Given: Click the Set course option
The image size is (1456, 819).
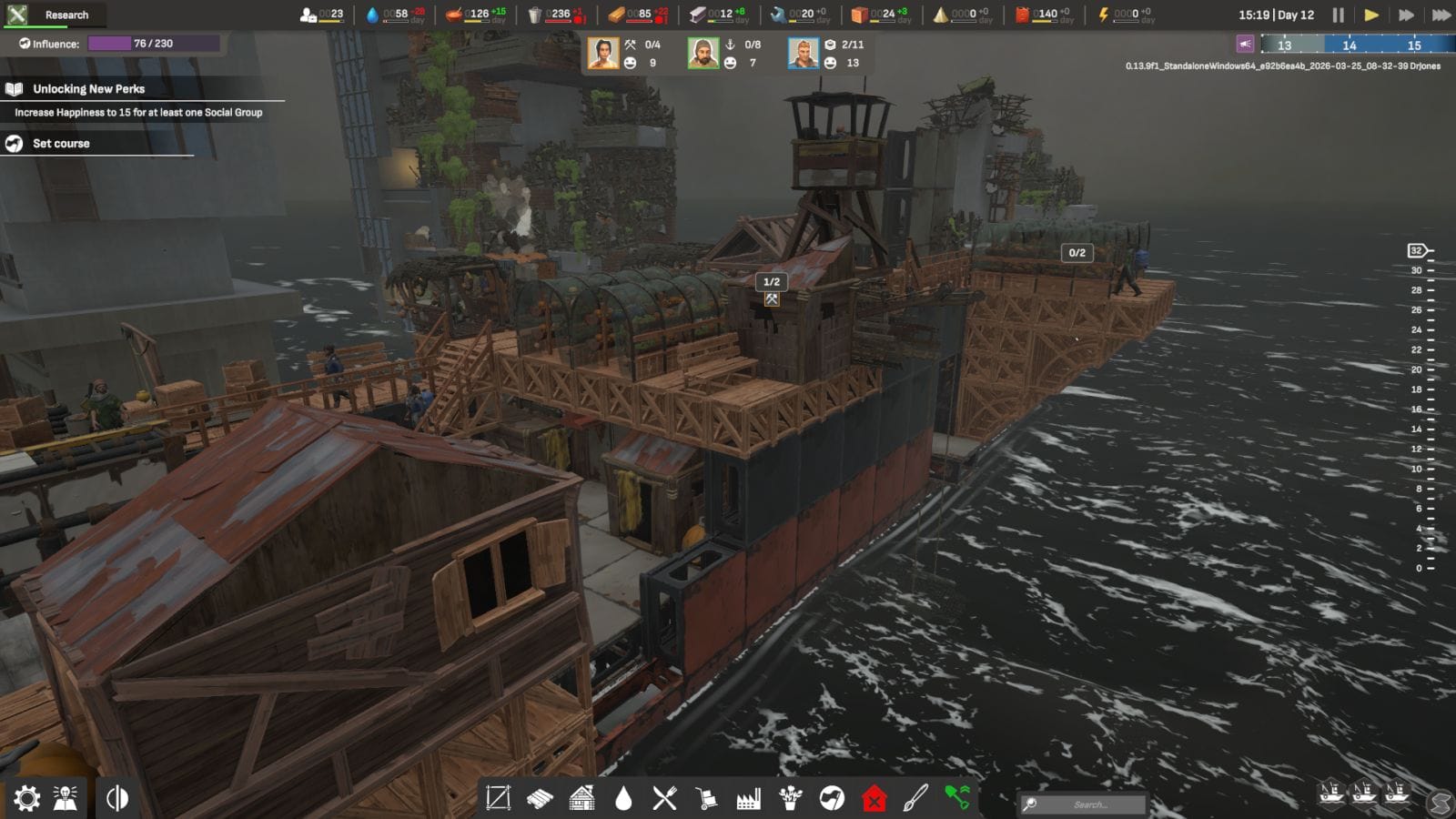Looking at the screenshot, I should coord(61,143).
